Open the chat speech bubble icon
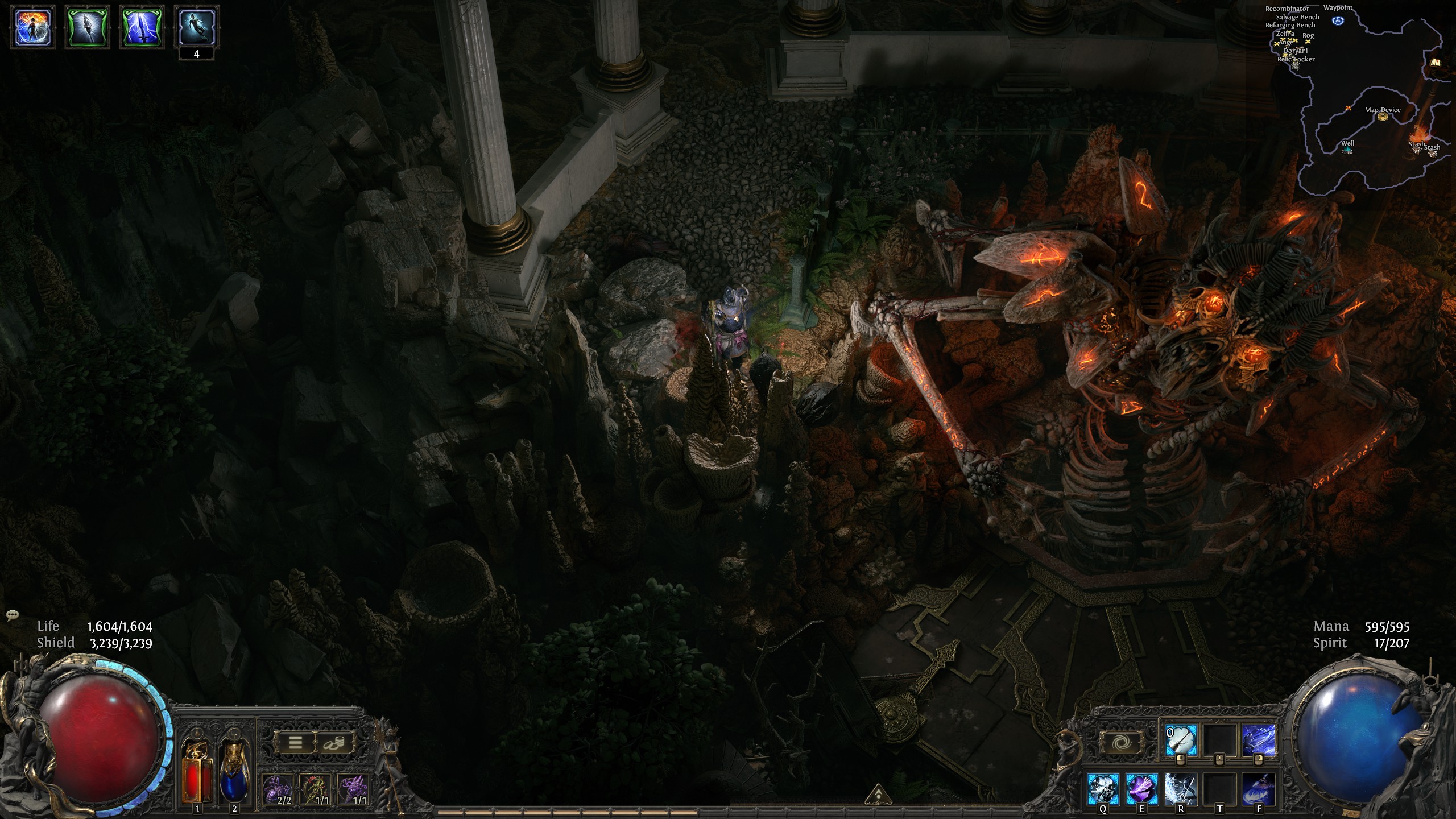The height and width of the screenshot is (819, 1456). 13,615
